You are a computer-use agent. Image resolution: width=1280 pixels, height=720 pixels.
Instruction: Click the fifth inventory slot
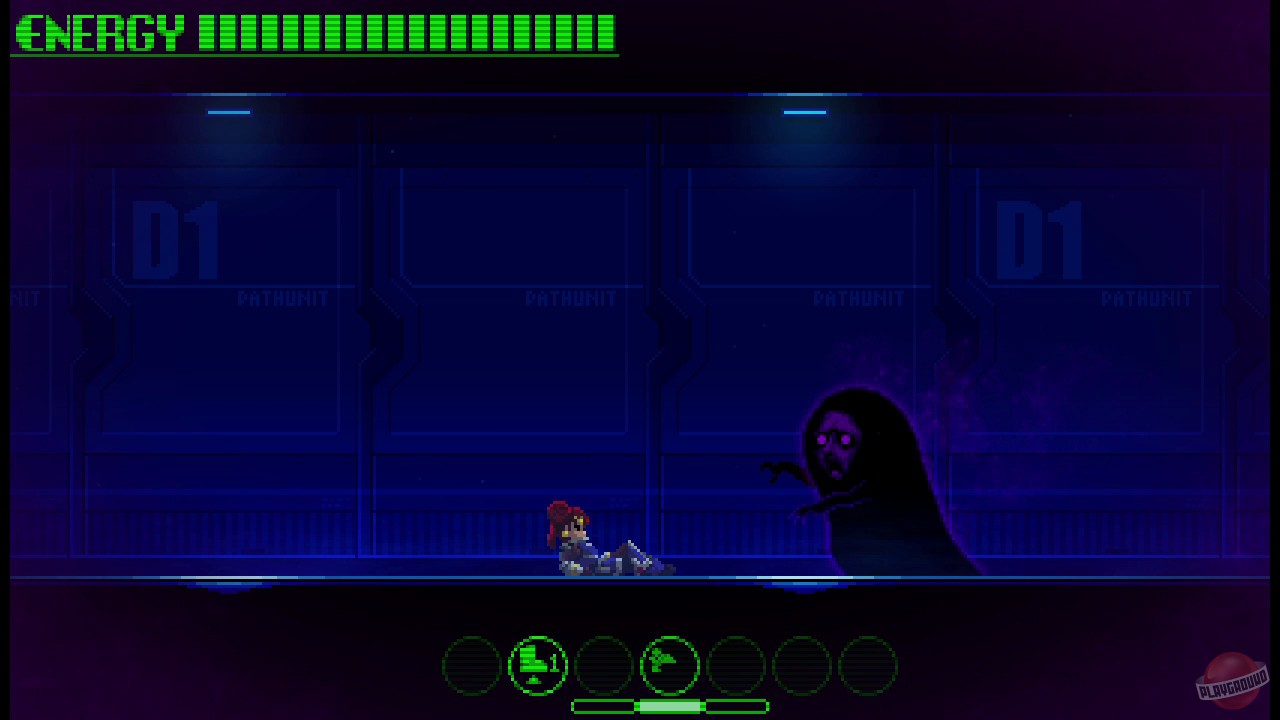click(x=737, y=664)
